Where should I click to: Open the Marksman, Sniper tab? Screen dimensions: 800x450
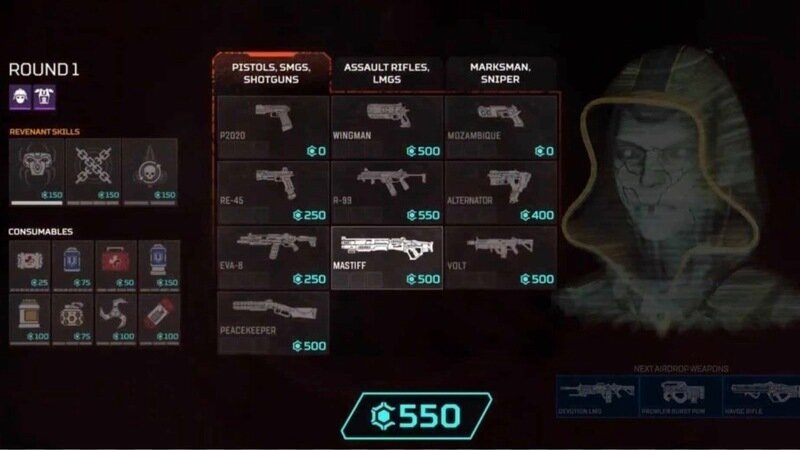(500, 74)
